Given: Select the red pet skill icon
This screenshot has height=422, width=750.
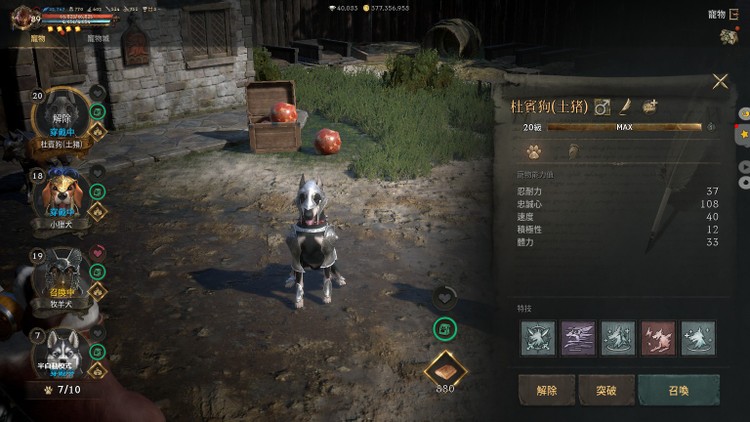Looking at the screenshot, I should point(658,338).
